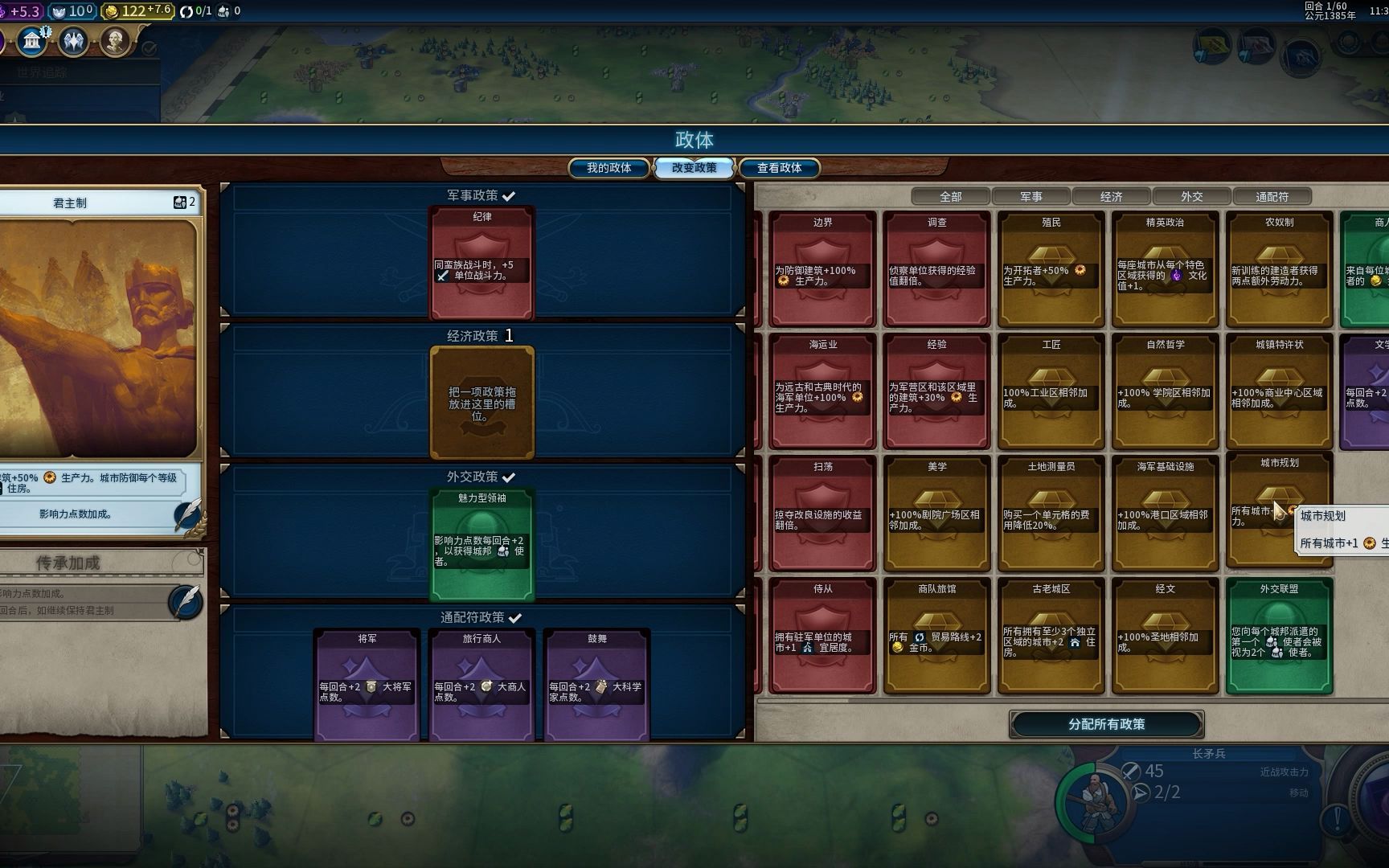Select the 纪律 military policy card
The image size is (1389, 868).
481,264
